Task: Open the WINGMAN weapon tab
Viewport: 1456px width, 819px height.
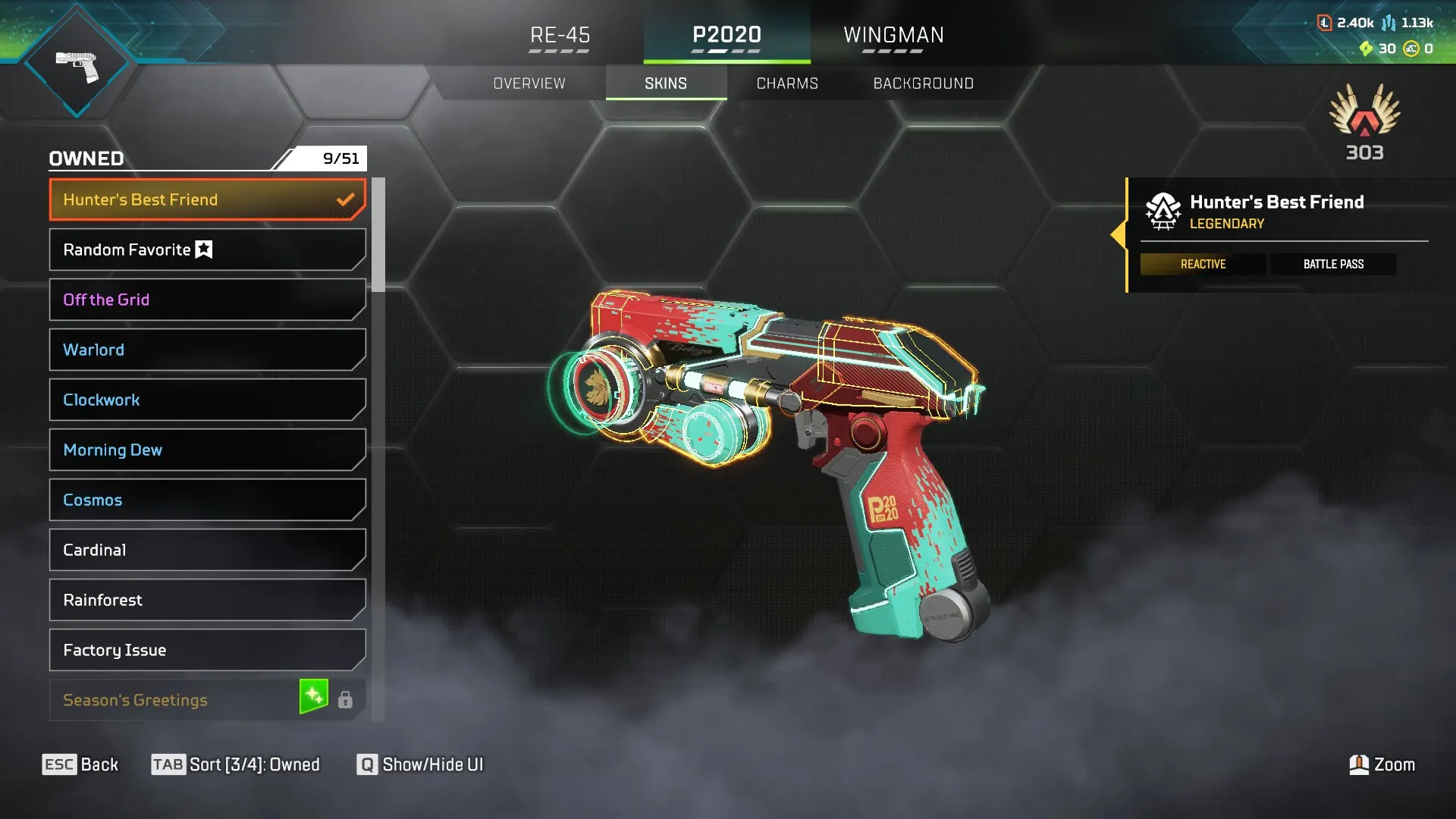Action: [x=893, y=35]
